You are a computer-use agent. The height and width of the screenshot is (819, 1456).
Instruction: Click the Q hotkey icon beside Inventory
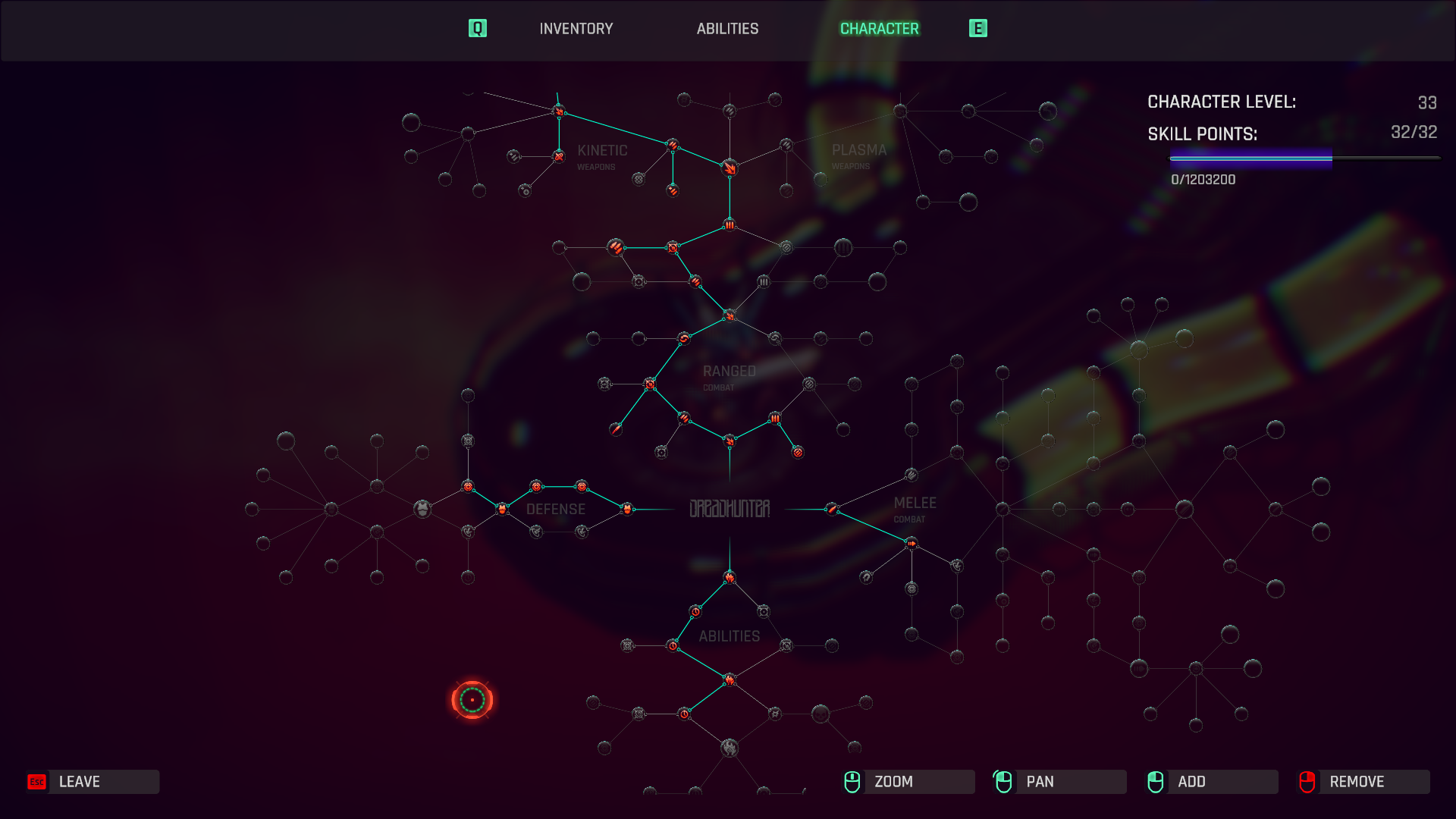477,28
